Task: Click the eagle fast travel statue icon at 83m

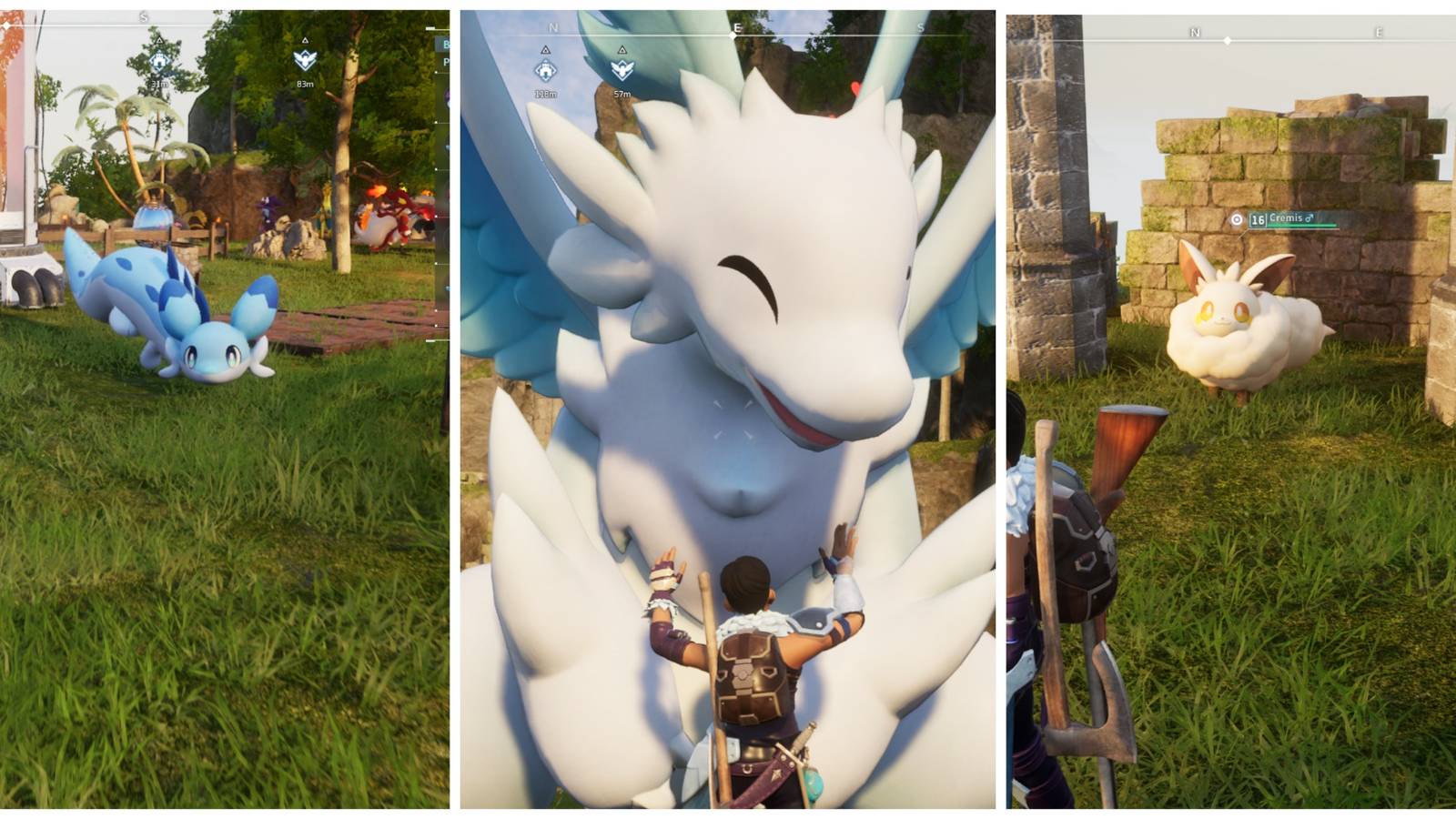Action: (303, 57)
